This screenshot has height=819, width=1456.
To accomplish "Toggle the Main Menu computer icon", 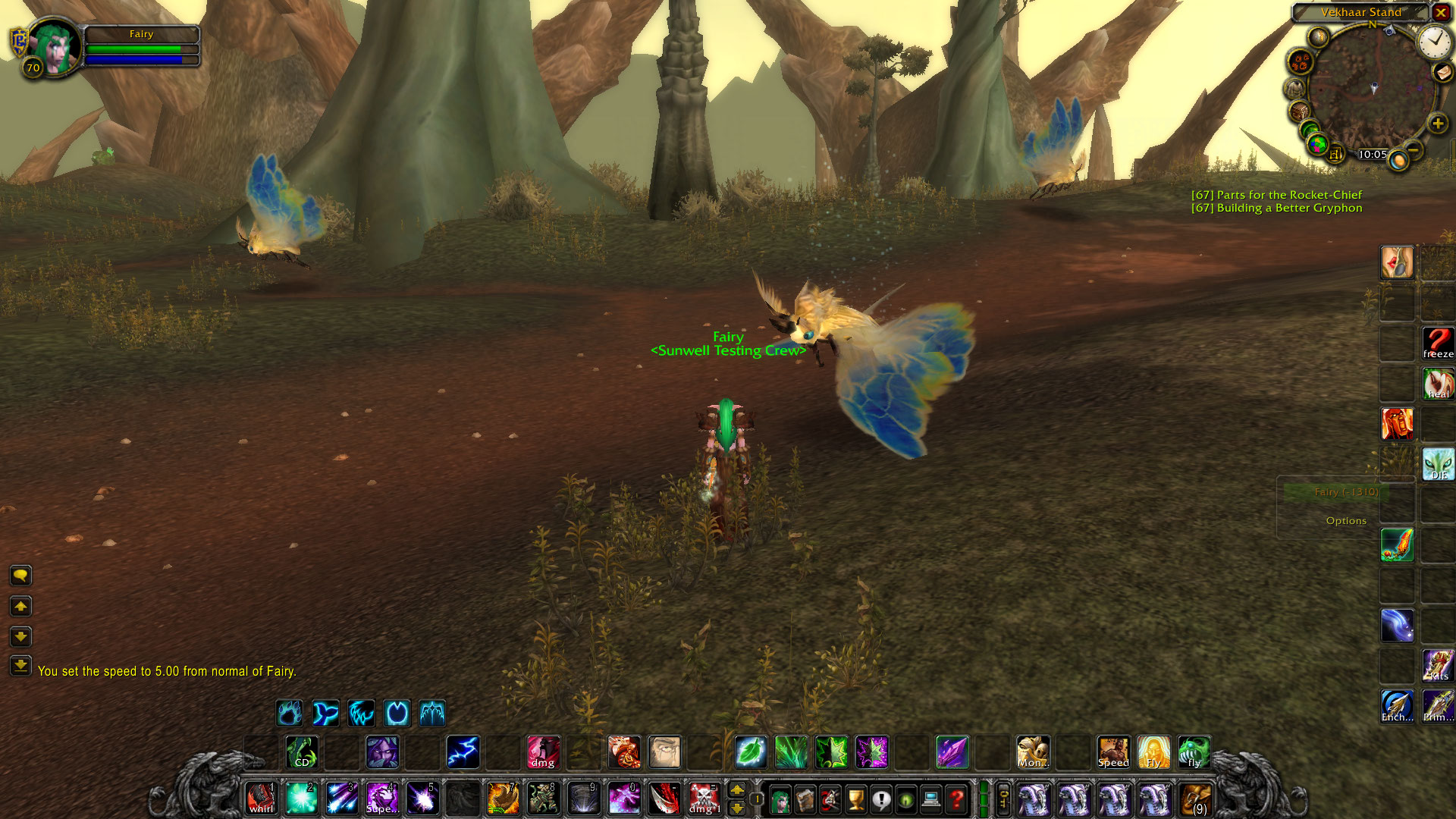I will (930, 800).
